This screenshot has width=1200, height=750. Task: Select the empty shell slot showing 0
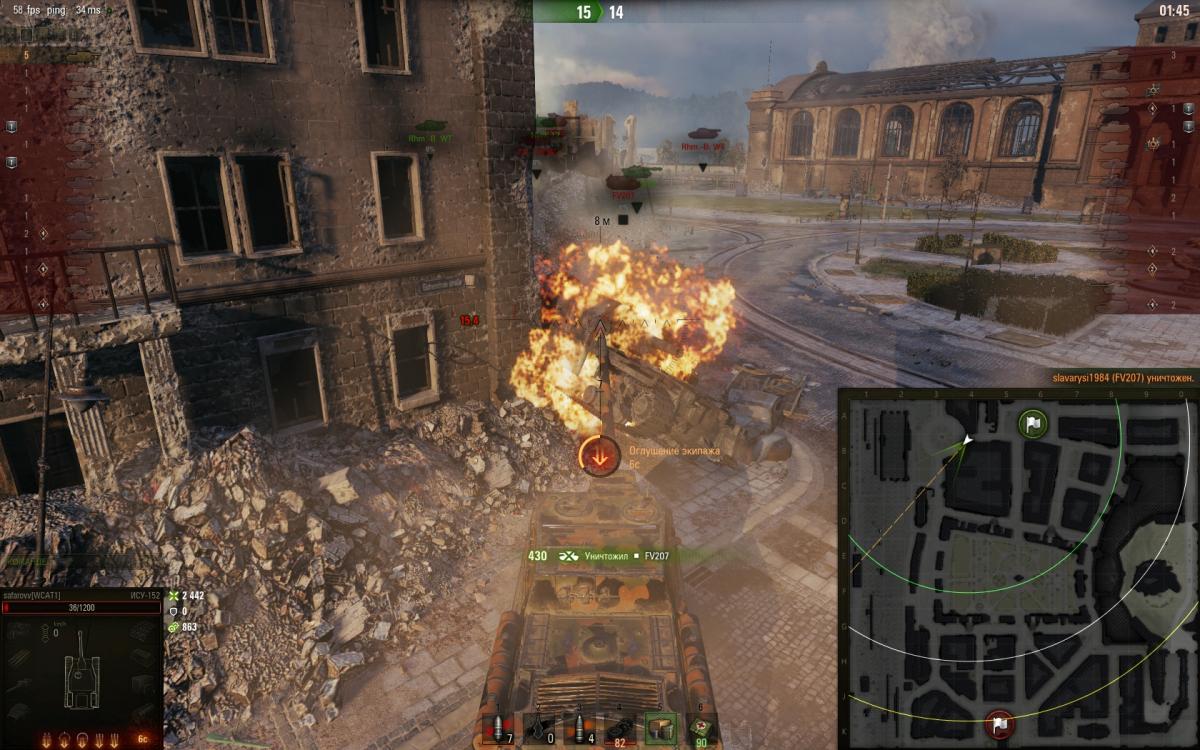[540, 728]
